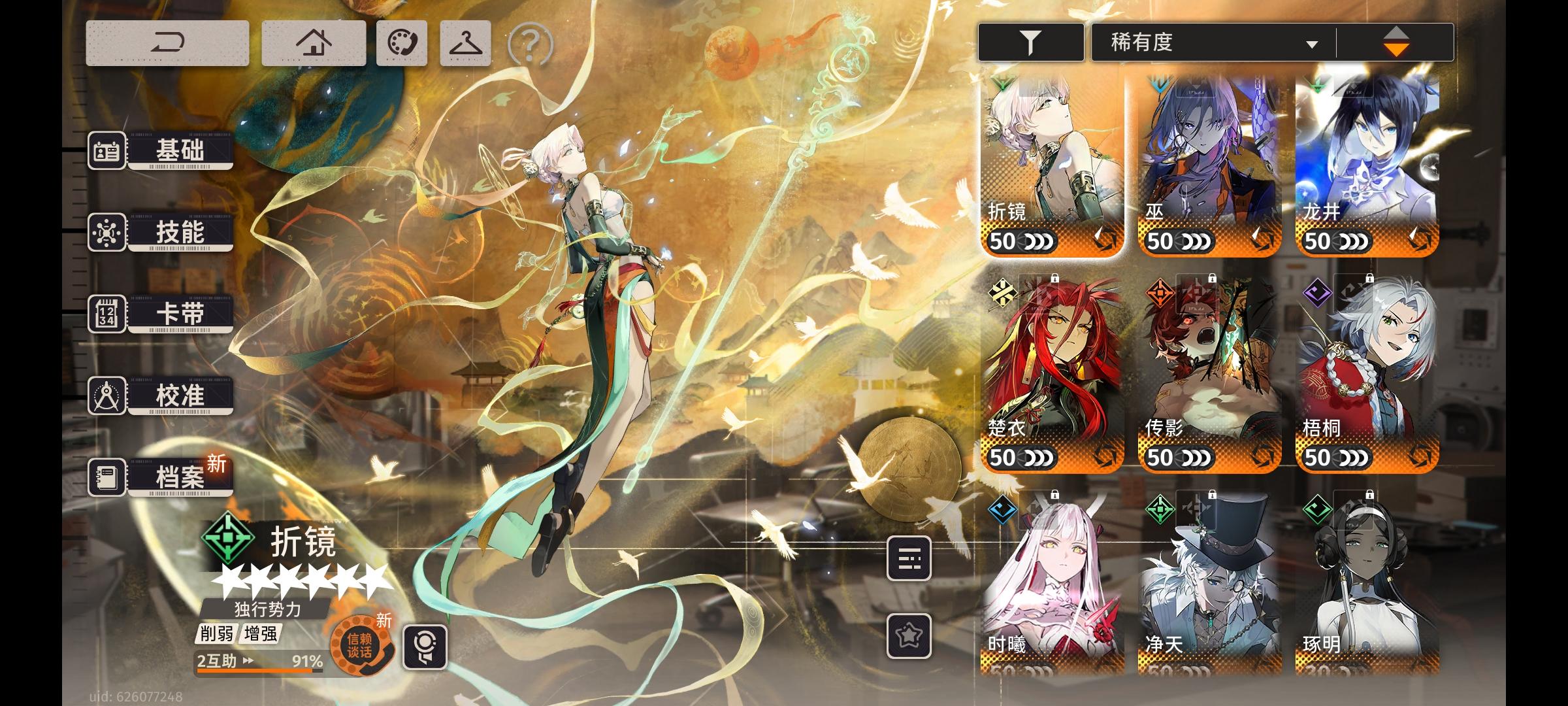
Task: Click the home icon in the top toolbar
Action: click(314, 41)
